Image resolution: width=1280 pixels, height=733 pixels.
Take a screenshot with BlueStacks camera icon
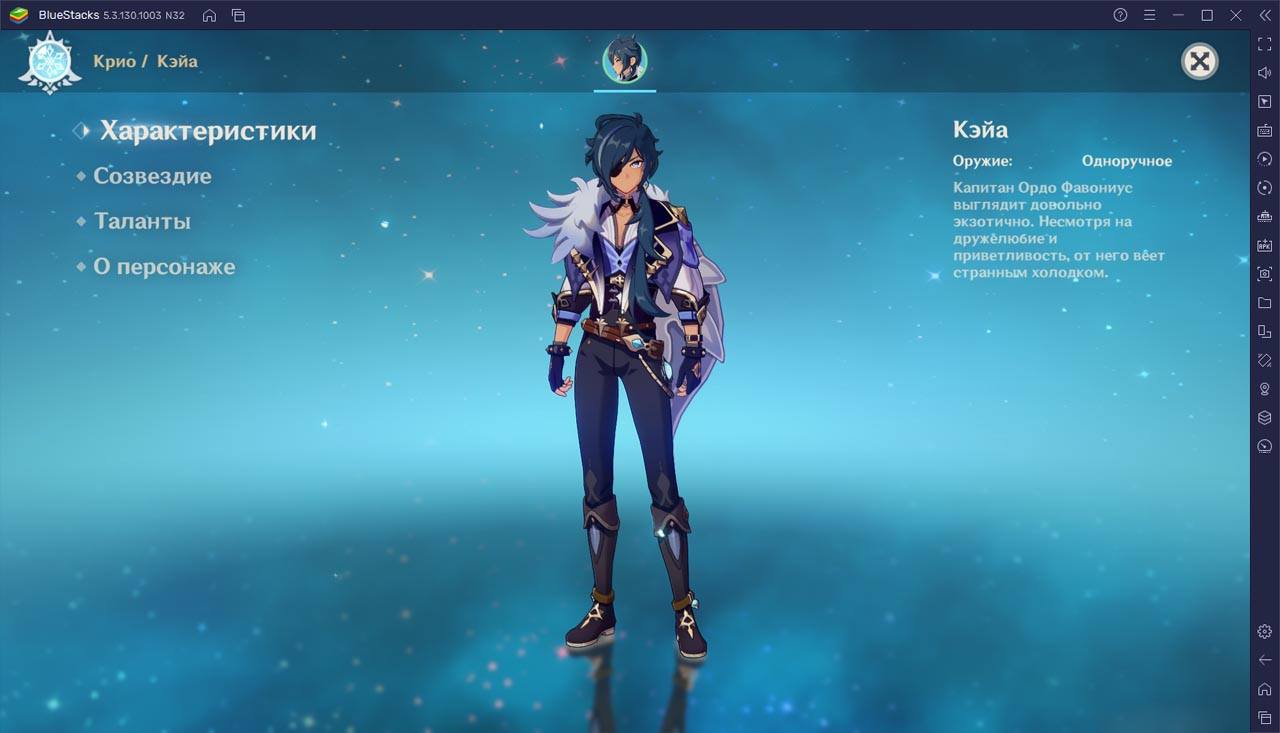tap(1265, 273)
